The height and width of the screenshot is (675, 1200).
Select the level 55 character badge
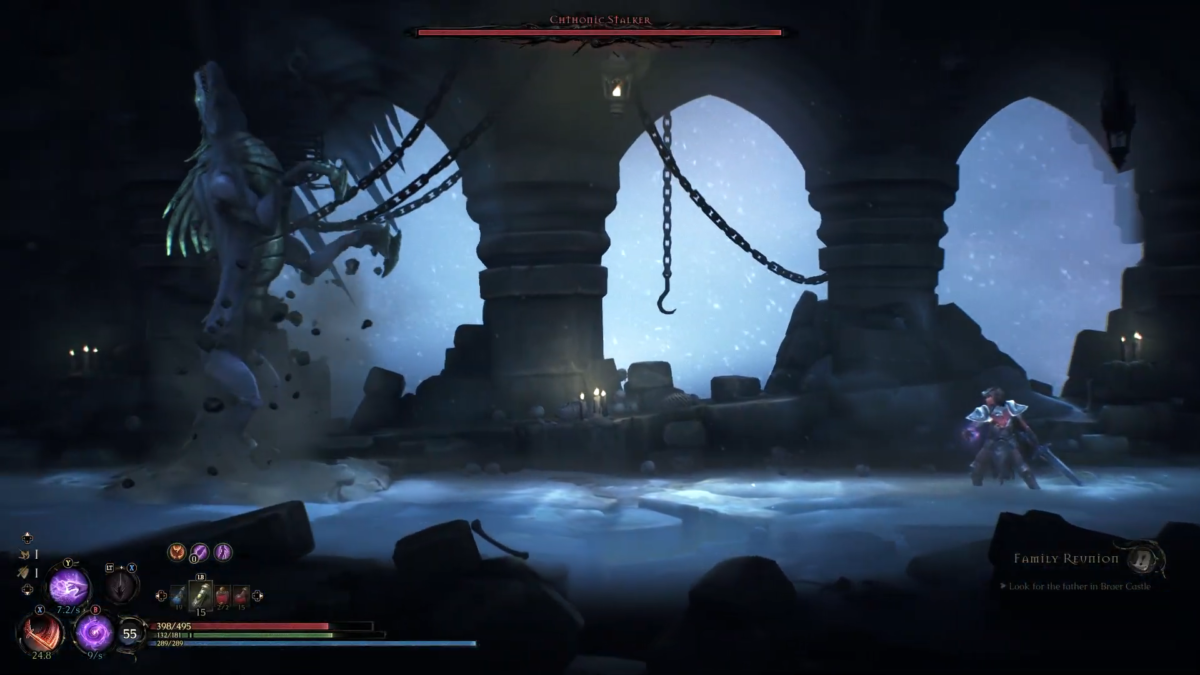point(130,633)
